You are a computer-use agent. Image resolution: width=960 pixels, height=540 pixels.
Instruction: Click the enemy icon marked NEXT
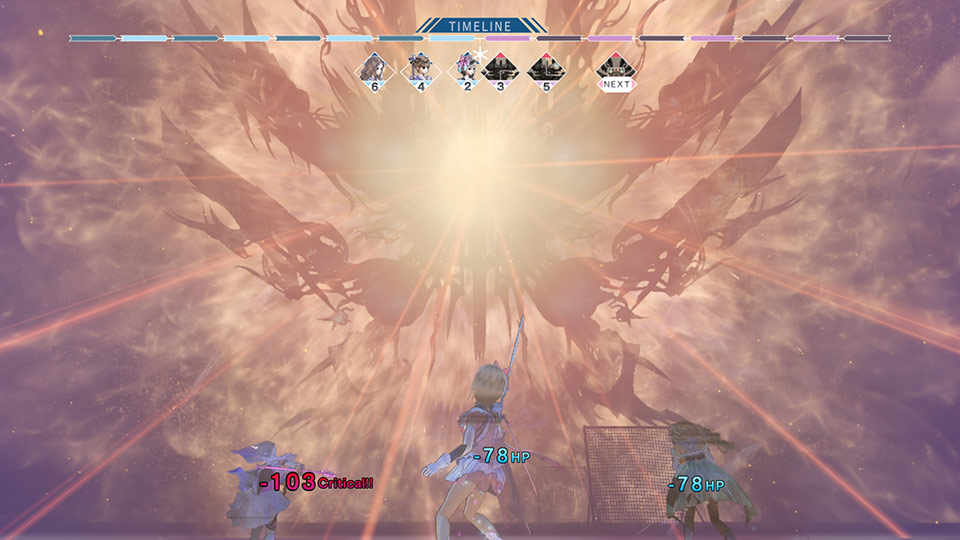tap(616, 70)
